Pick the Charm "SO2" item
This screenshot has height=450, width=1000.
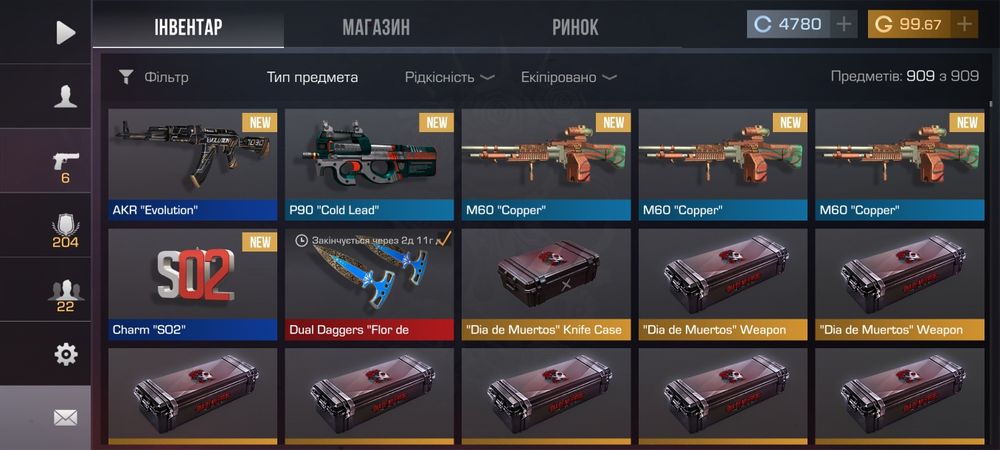point(193,284)
